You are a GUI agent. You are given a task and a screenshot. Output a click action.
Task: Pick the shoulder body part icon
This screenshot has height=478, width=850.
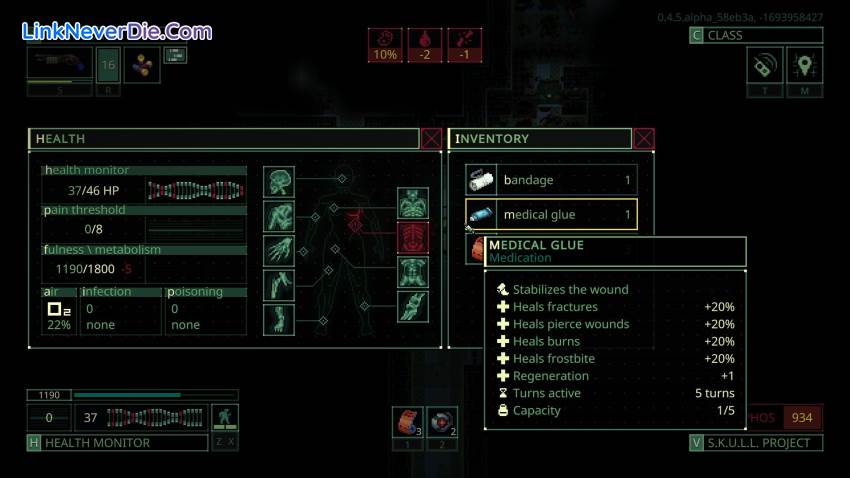point(279,216)
